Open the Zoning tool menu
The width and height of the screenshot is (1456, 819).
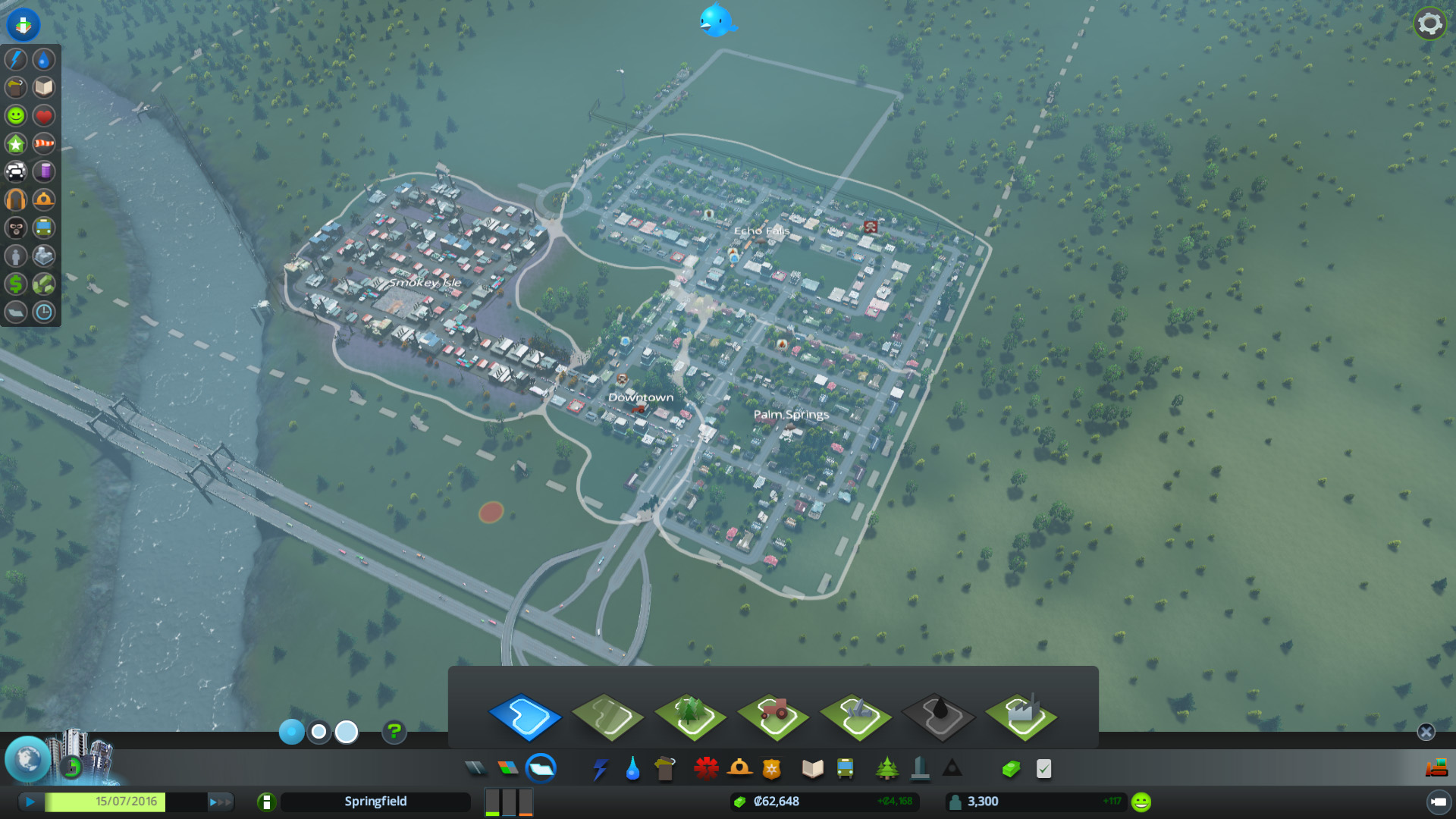click(x=508, y=769)
